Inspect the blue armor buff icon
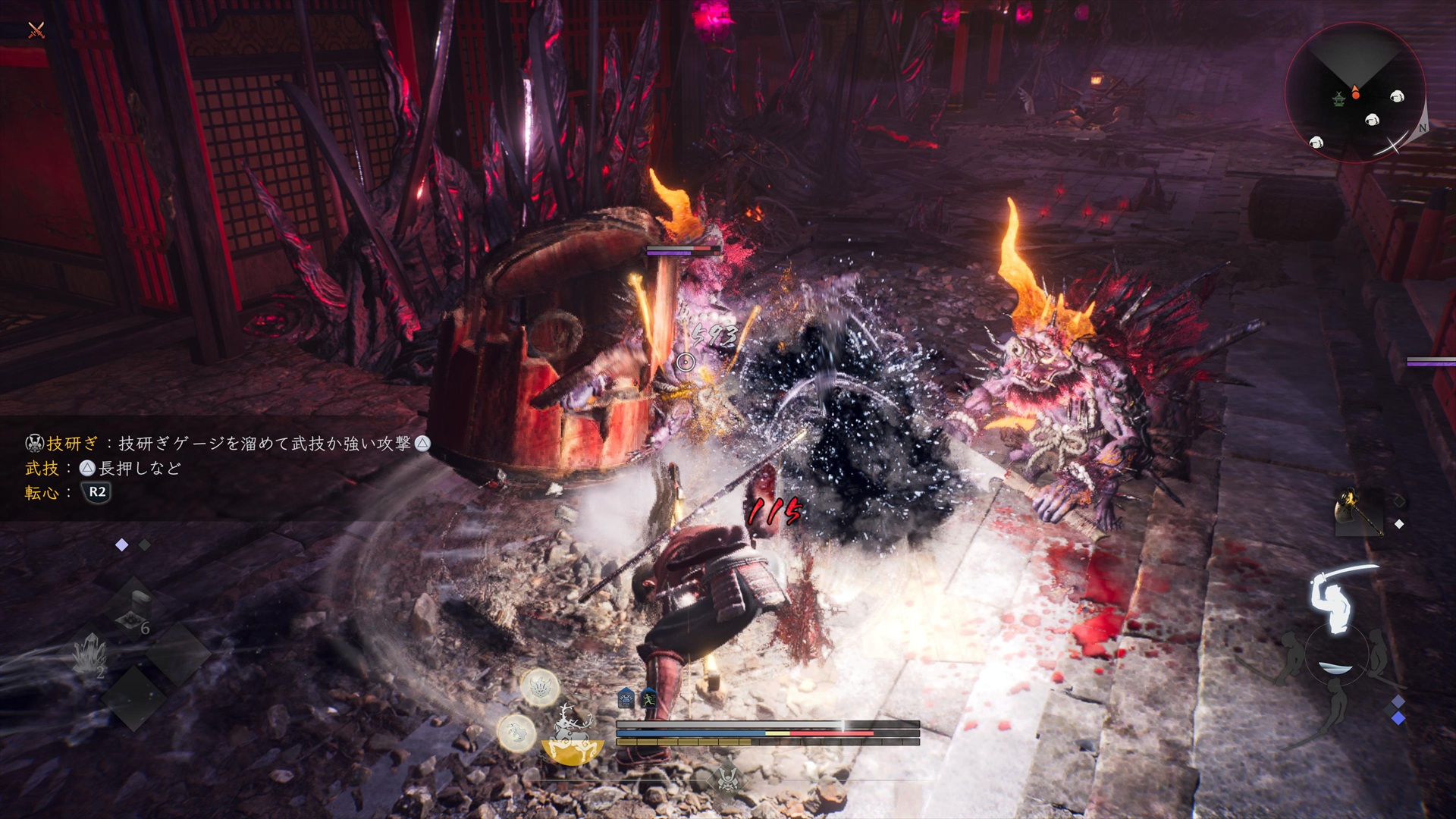Screen dimensions: 1456x819 pyautogui.click(x=626, y=698)
